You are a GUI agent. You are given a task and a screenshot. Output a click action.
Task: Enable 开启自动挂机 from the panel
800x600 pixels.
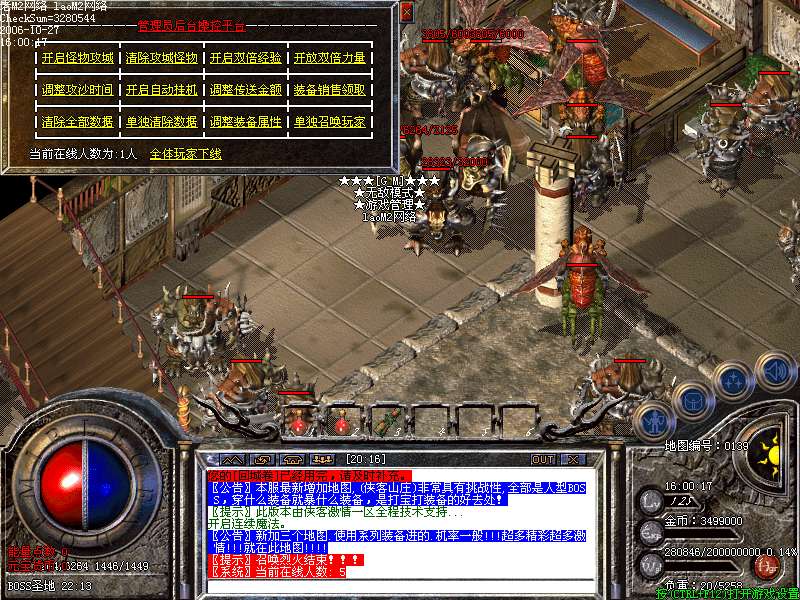coord(162,90)
